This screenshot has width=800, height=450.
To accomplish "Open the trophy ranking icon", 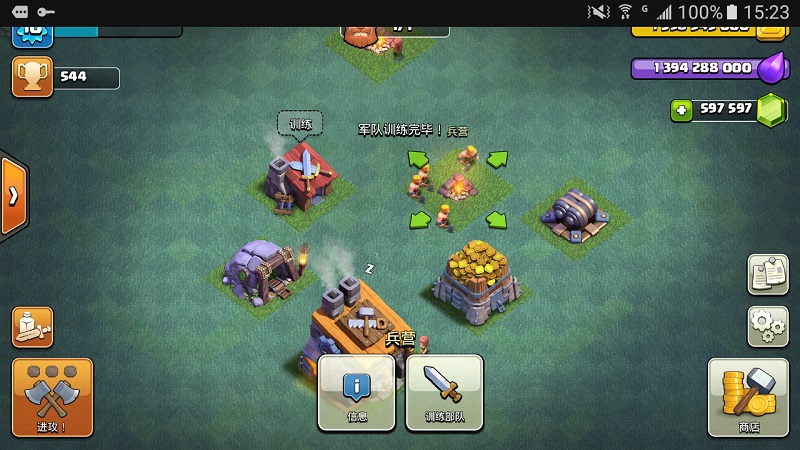I will click(32, 77).
